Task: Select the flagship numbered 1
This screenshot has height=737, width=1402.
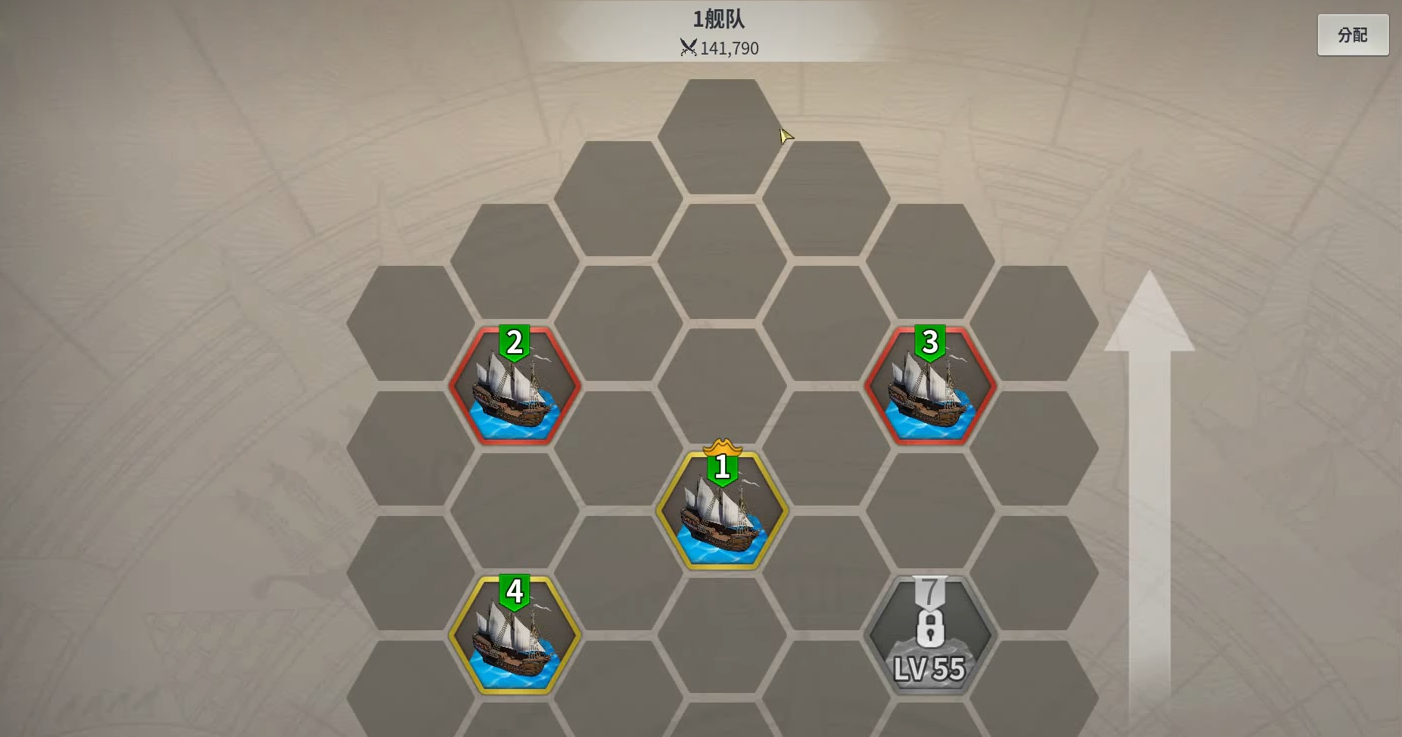Action: (x=722, y=511)
